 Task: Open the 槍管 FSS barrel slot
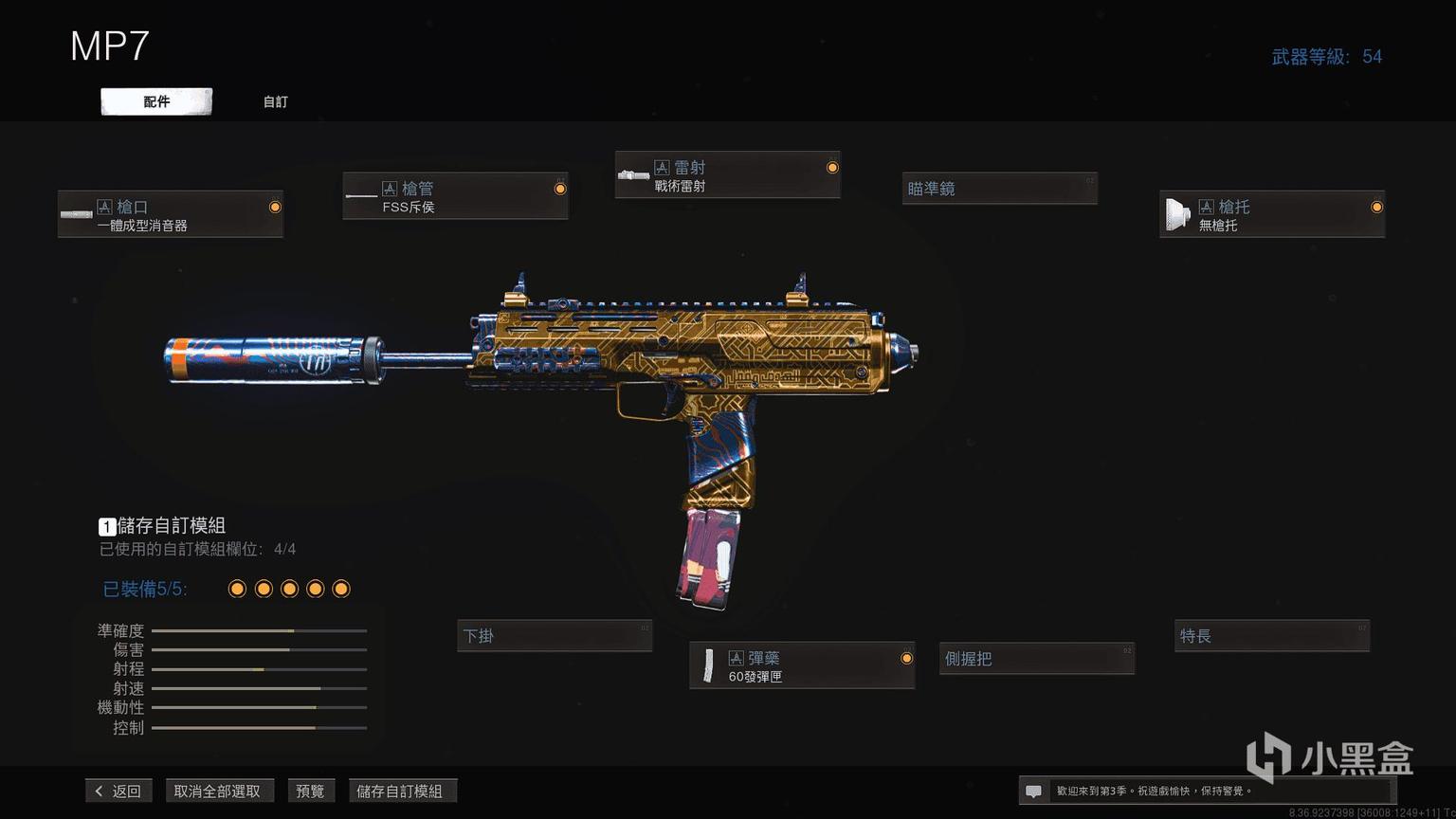pos(455,196)
